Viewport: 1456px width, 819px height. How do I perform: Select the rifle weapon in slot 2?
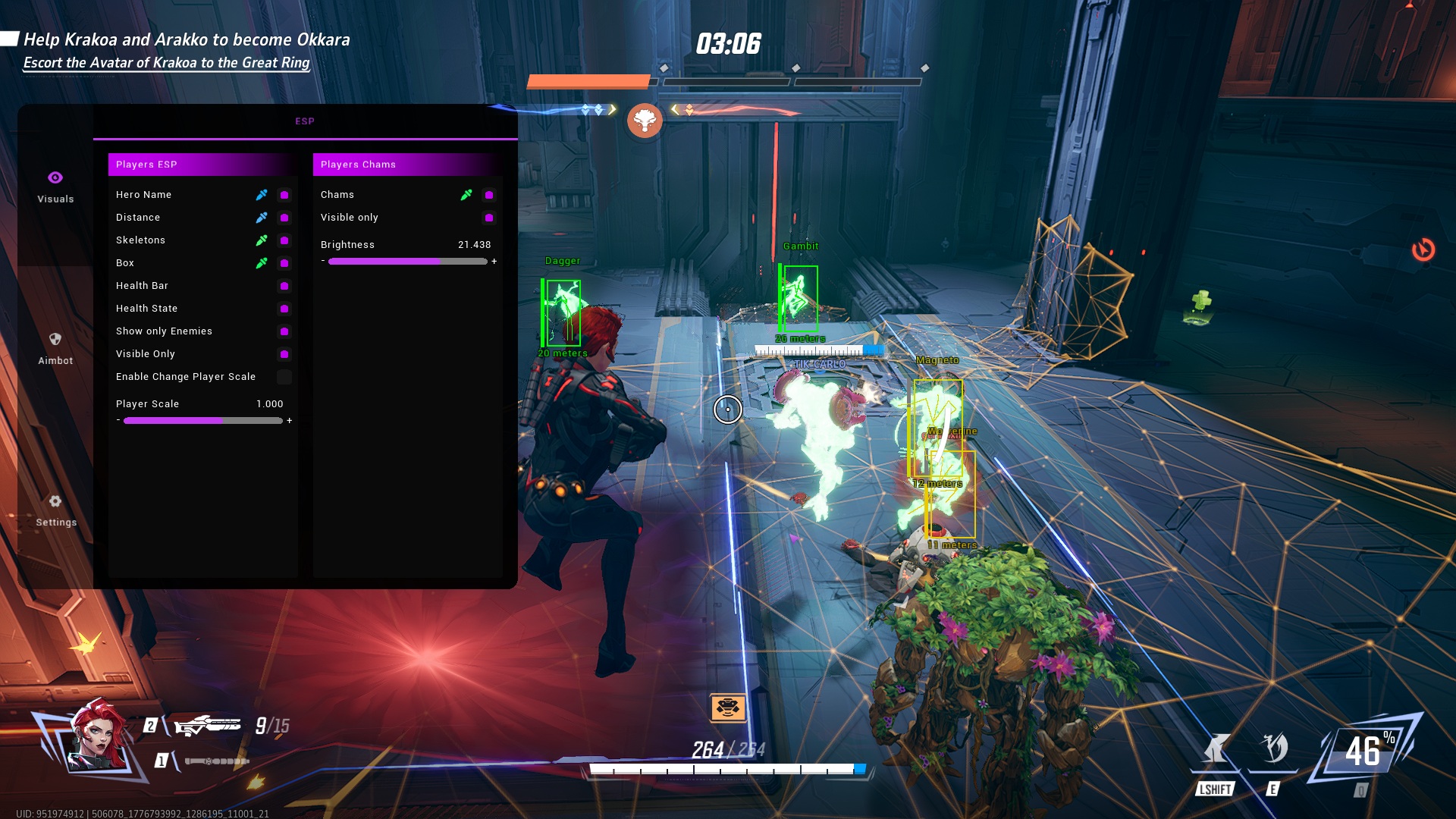pos(207,726)
